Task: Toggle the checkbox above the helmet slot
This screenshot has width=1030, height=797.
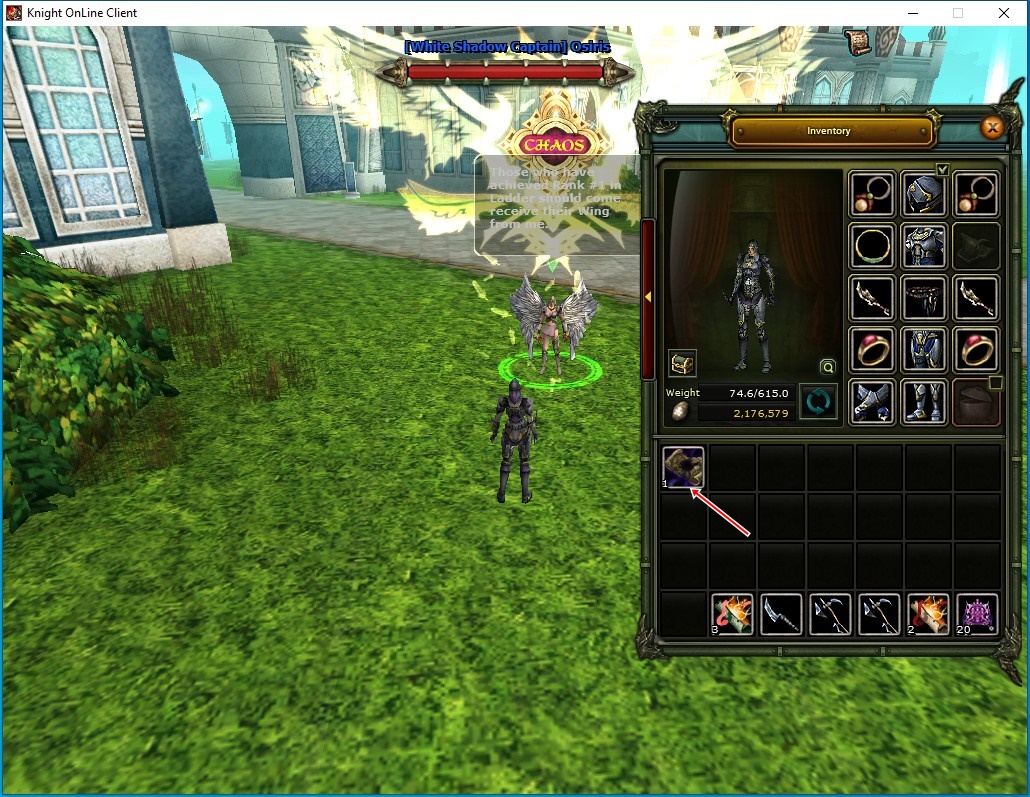Action: pos(942,168)
